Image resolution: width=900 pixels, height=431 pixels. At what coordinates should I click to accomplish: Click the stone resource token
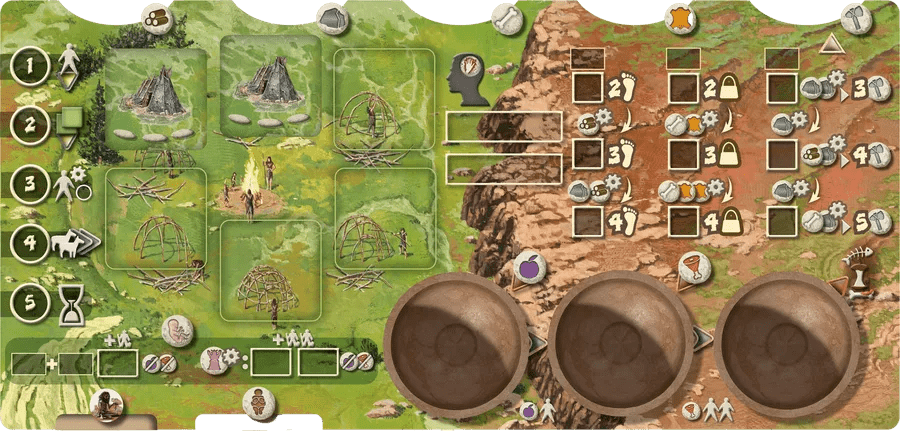(333, 16)
